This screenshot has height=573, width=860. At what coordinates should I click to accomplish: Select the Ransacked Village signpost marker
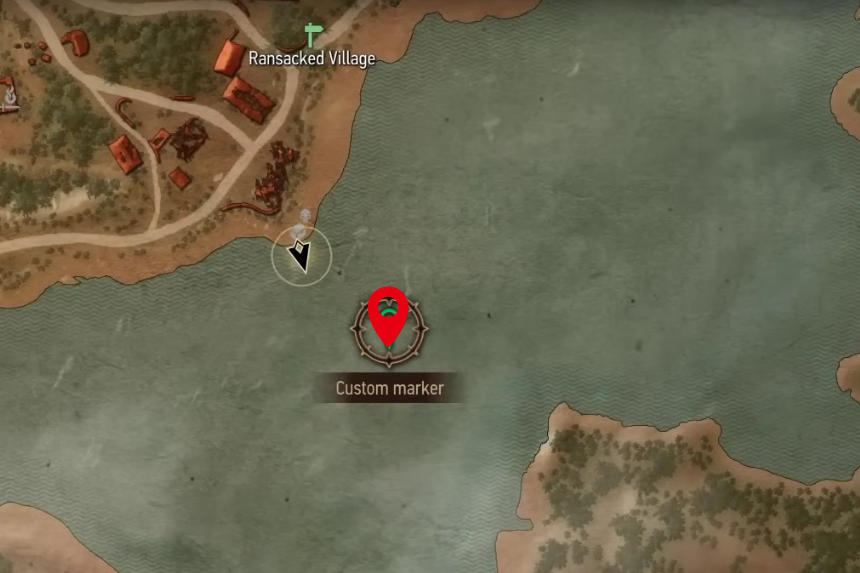[314, 34]
